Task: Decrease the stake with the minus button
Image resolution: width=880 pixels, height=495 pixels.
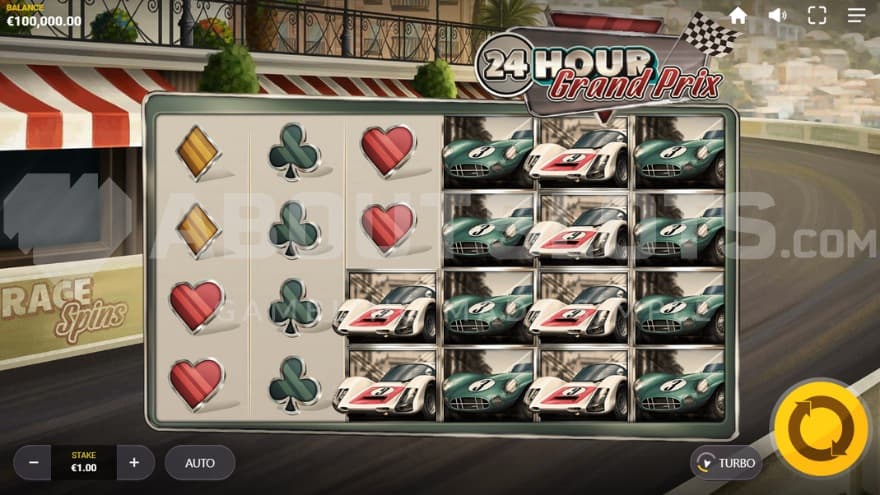Action: (x=33, y=463)
